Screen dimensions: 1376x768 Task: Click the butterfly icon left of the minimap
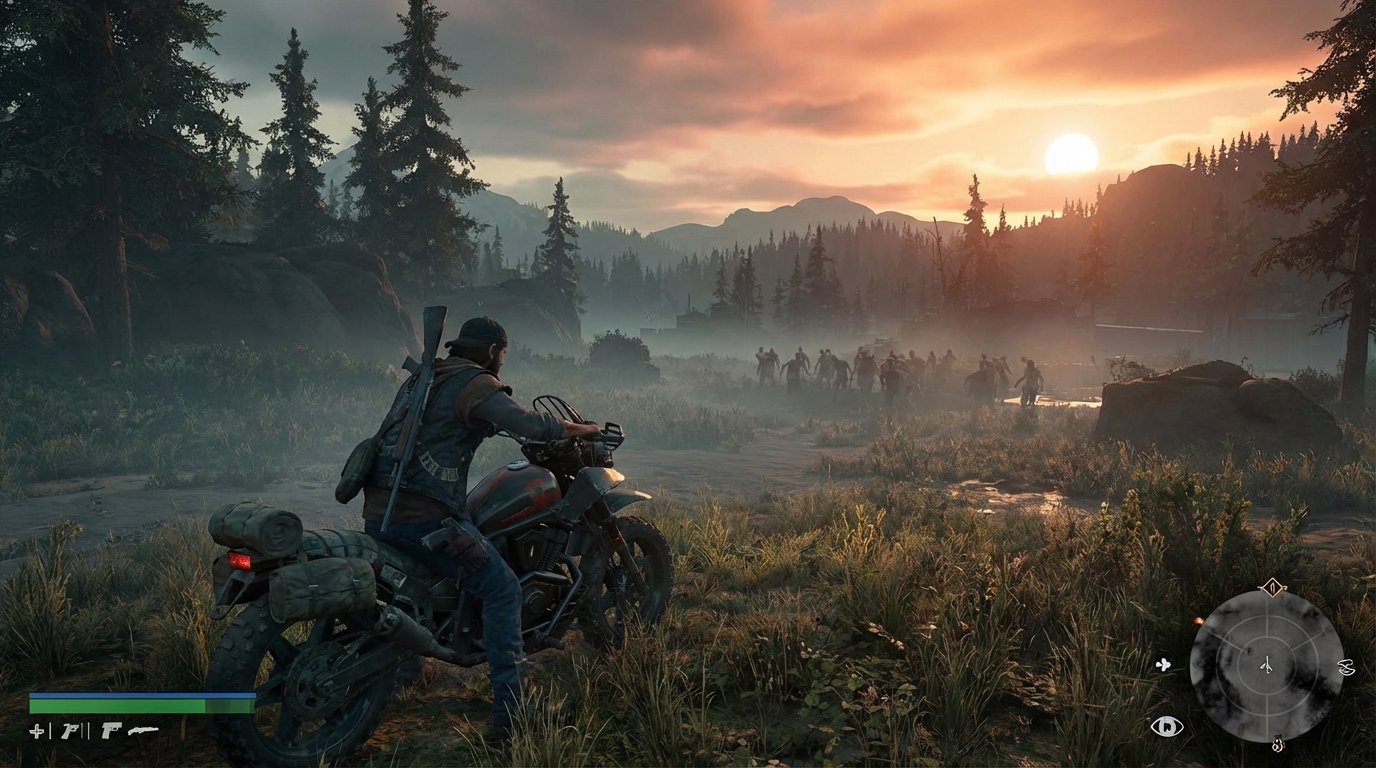coord(1162,665)
